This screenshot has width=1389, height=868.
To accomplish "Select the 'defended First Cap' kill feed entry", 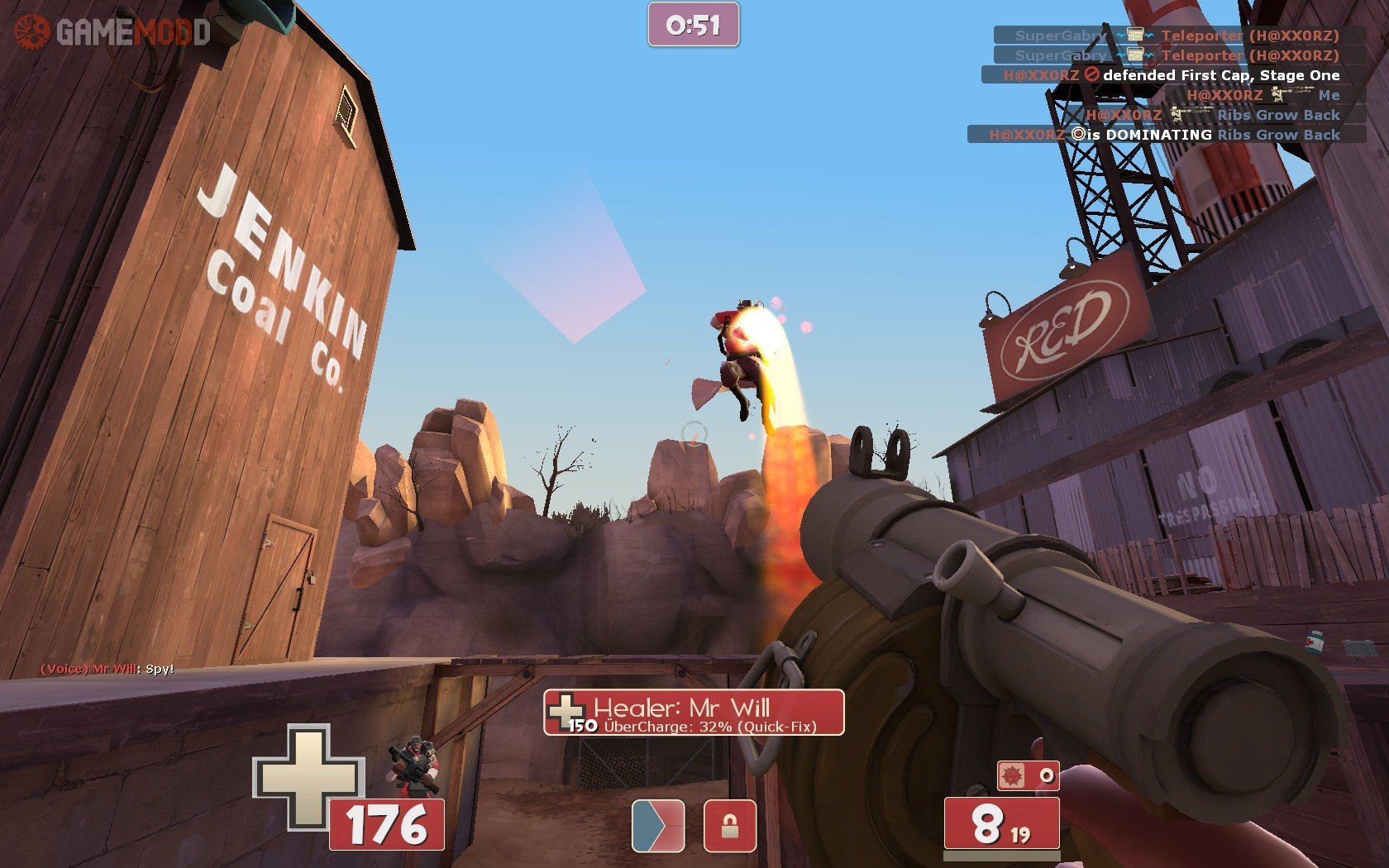I will click(x=1172, y=75).
